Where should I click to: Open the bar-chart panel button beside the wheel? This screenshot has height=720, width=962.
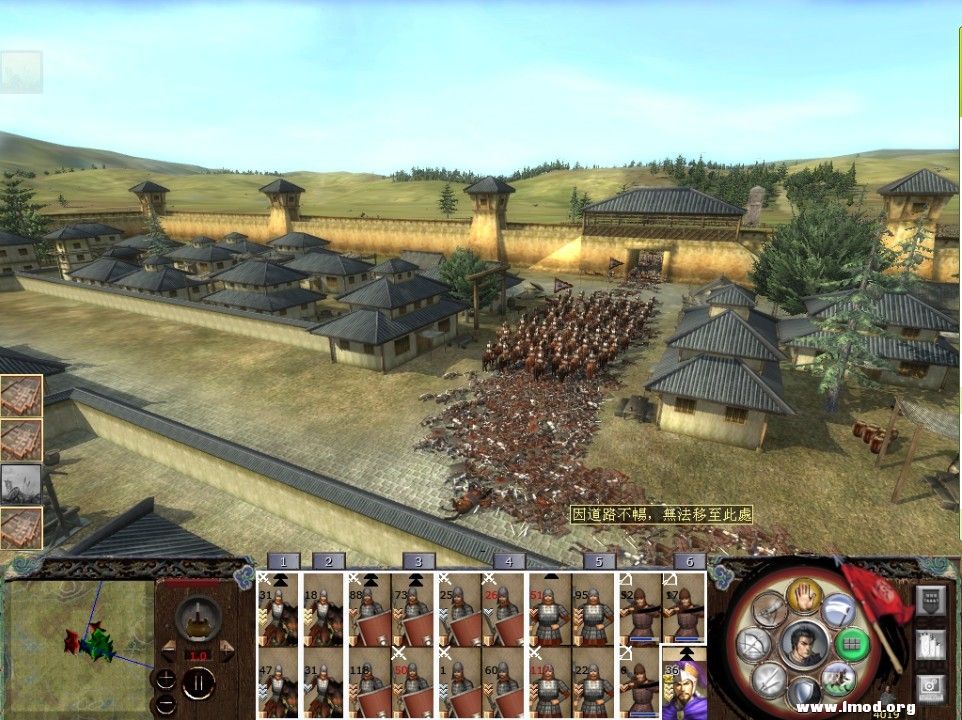click(x=930, y=643)
